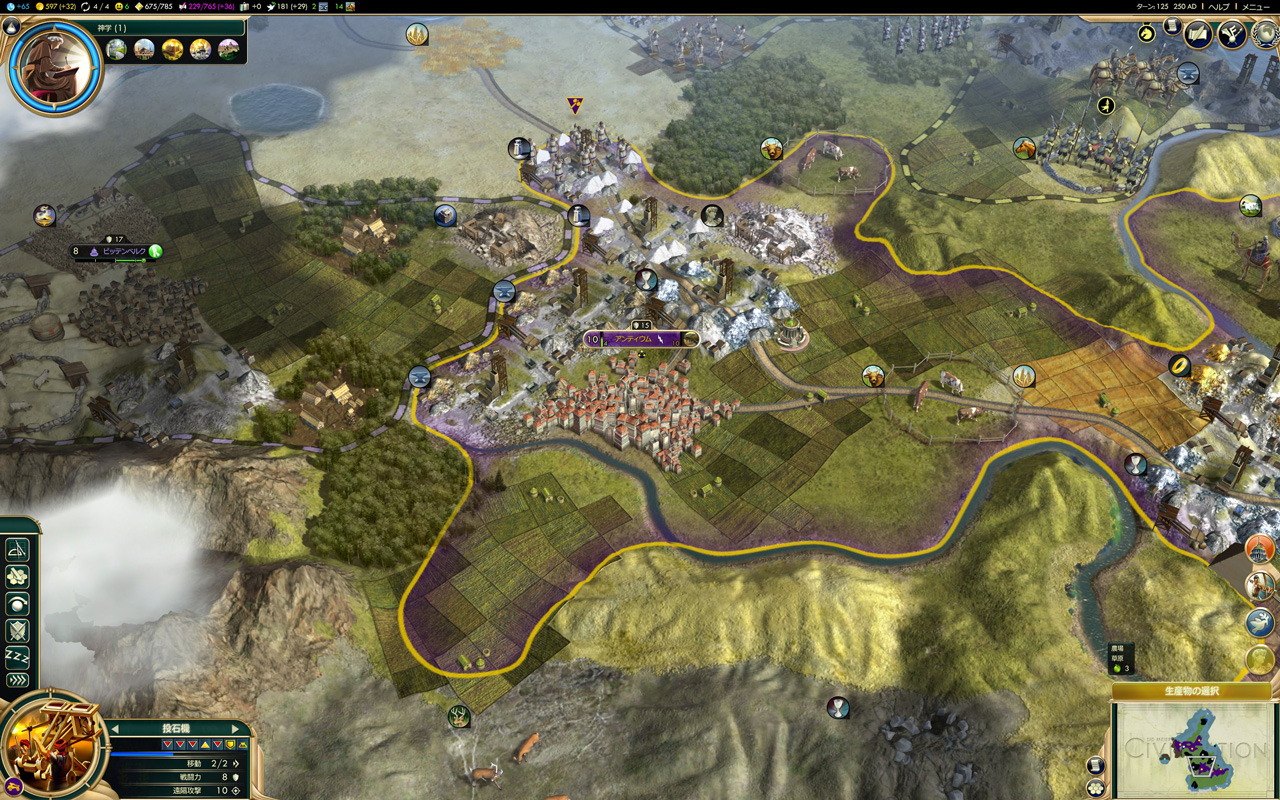Screen dimensions: 1280x800
Task: Click the archer unit notification
Action: pyautogui.click(x=1260, y=586)
